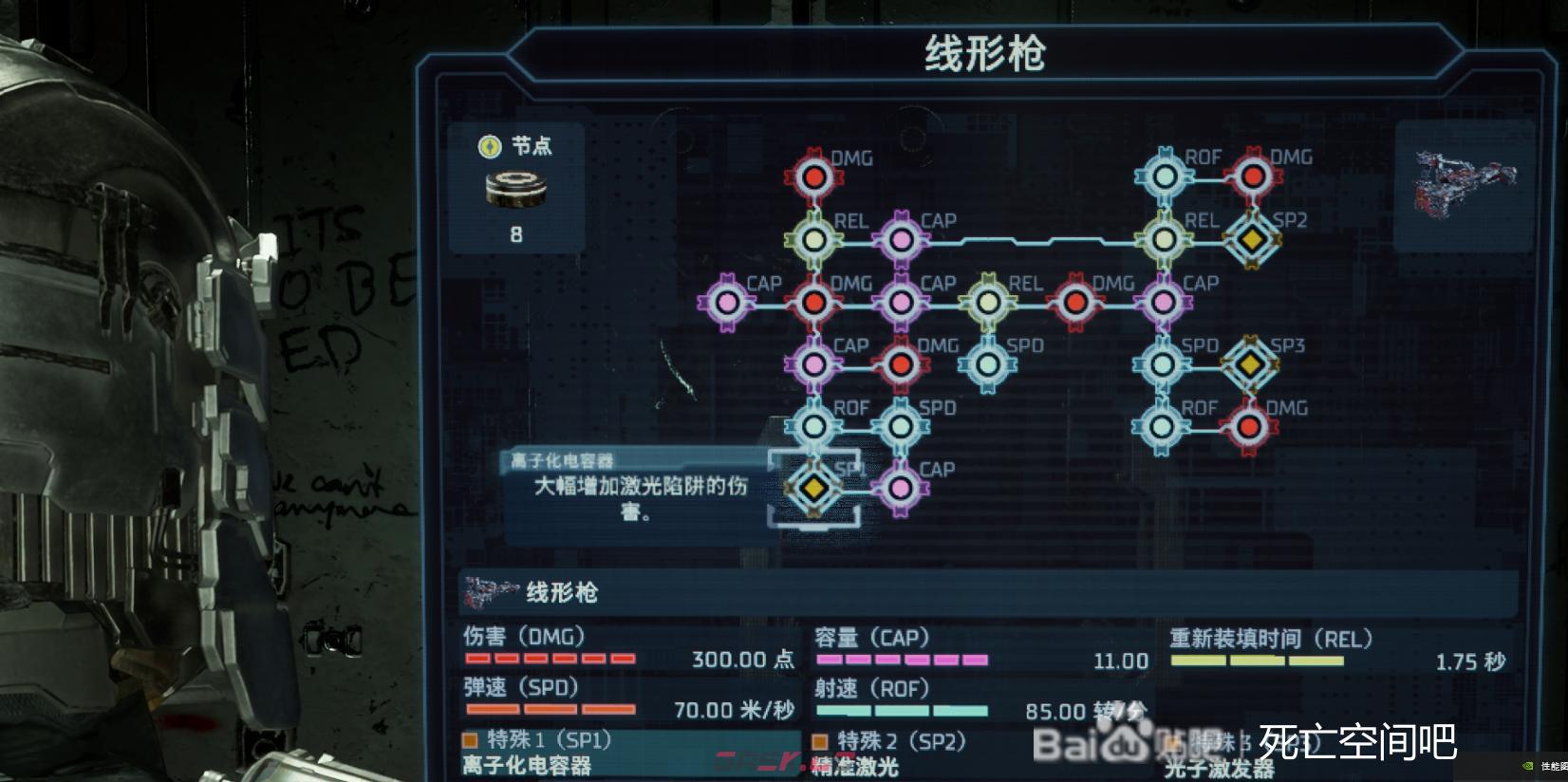Activate the bottom ROF node

(813, 426)
